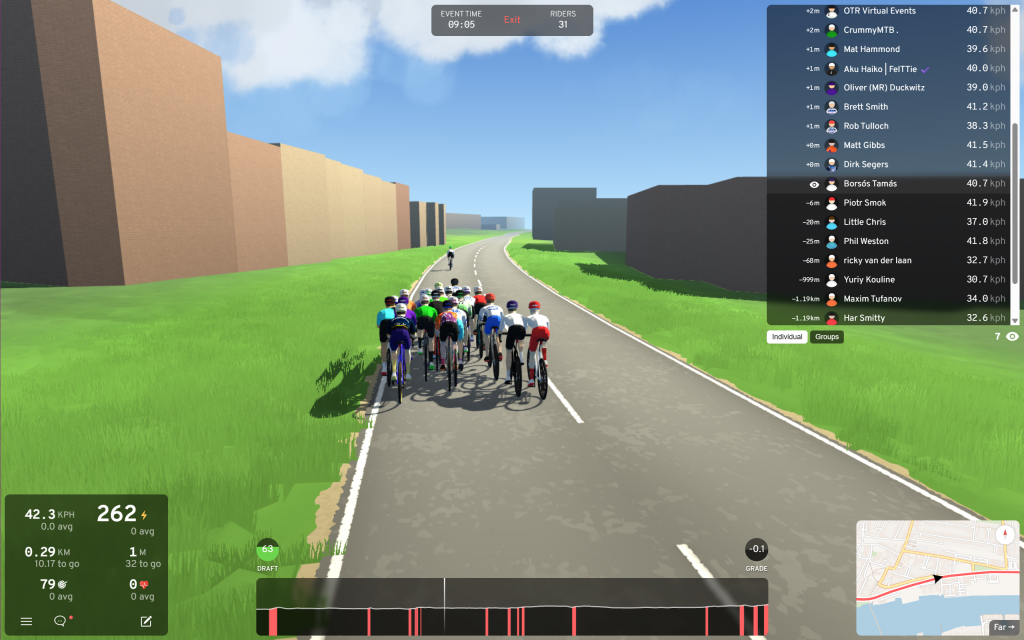This screenshot has height=640, width=1024.
Task: Exit the event via the red Exit button
Action: (x=512, y=20)
